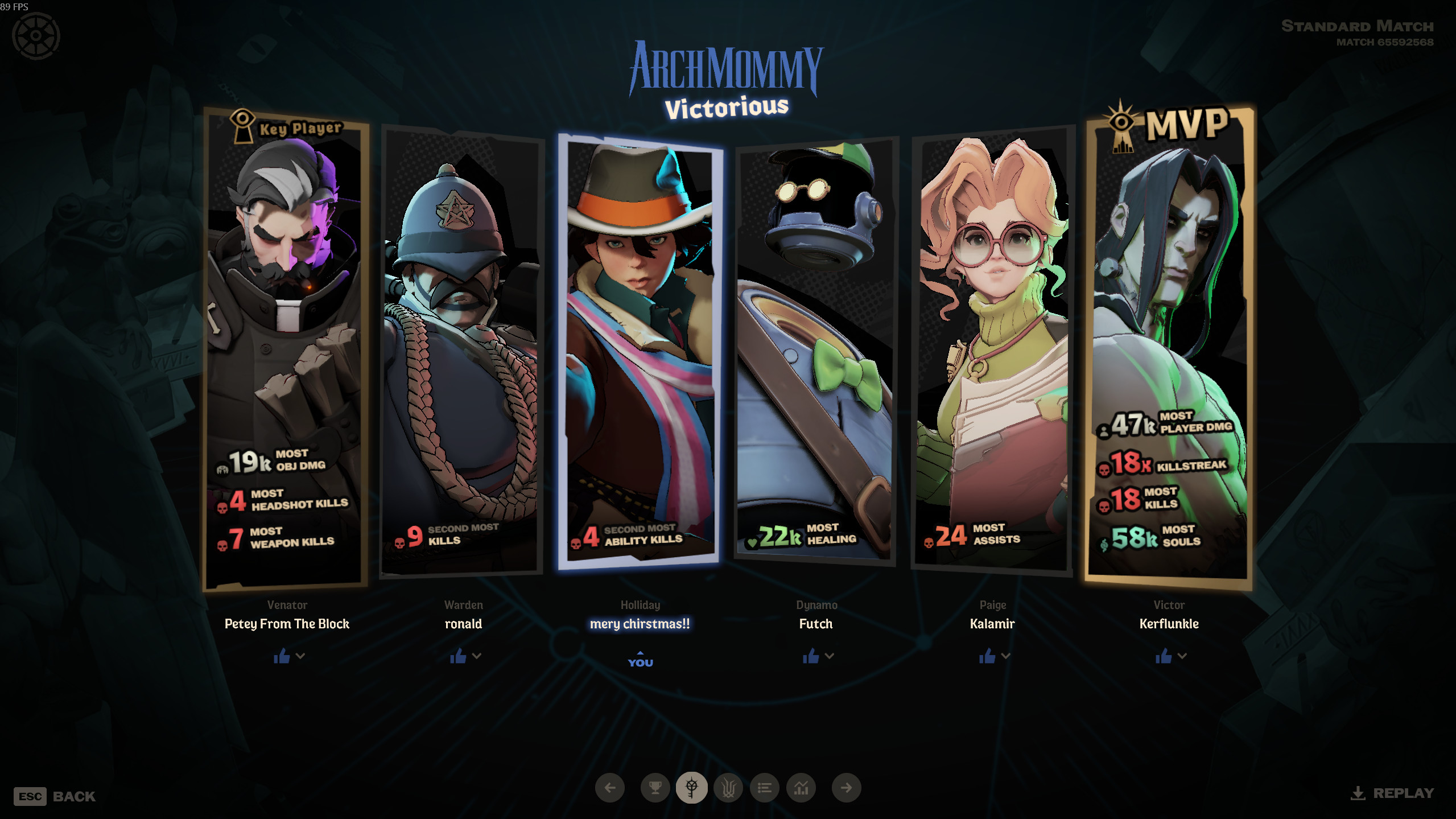Go back with the ESC Back button

pyautogui.click(x=55, y=796)
